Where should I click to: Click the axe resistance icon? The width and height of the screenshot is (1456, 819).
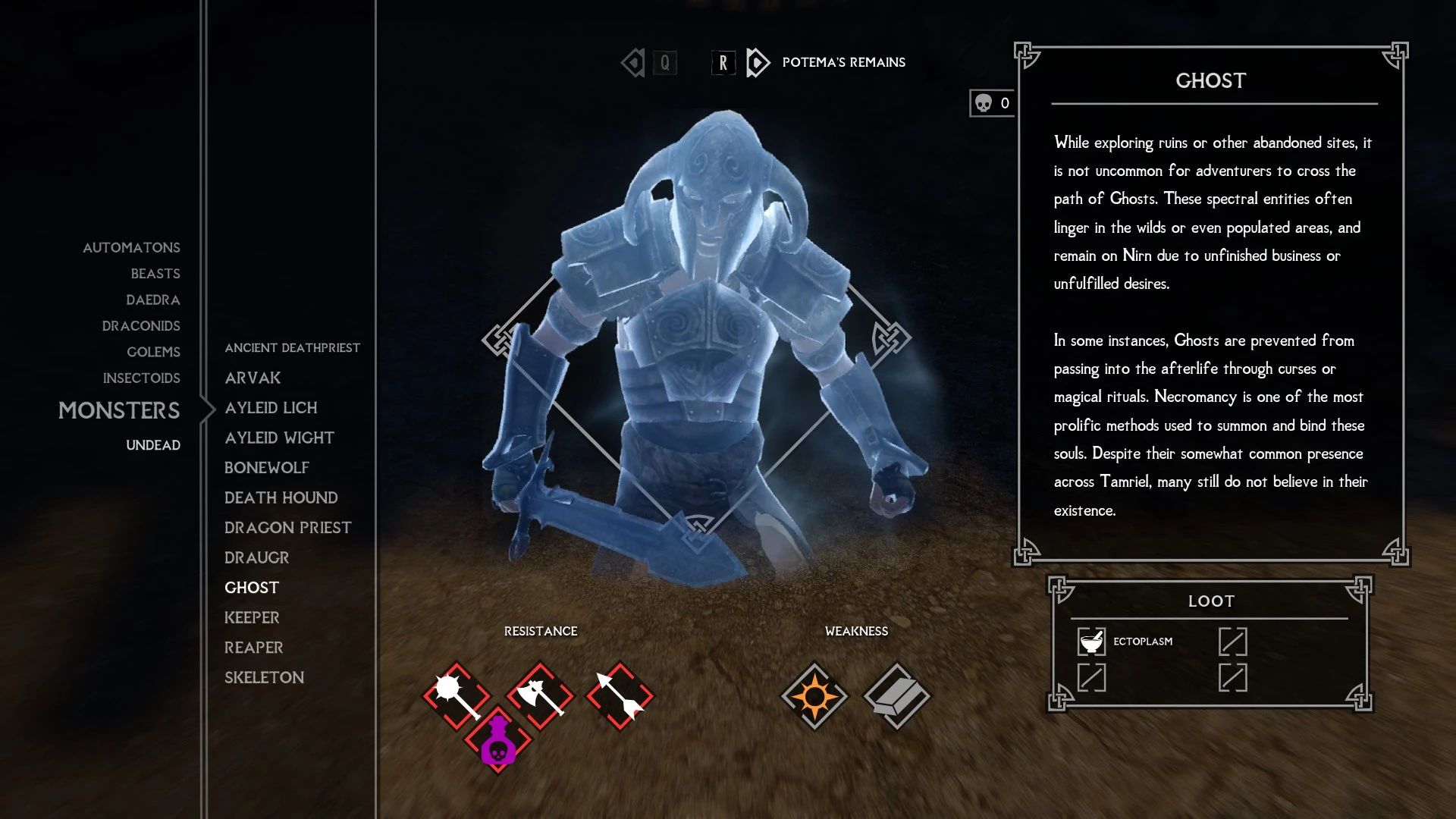click(x=539, y=695)
